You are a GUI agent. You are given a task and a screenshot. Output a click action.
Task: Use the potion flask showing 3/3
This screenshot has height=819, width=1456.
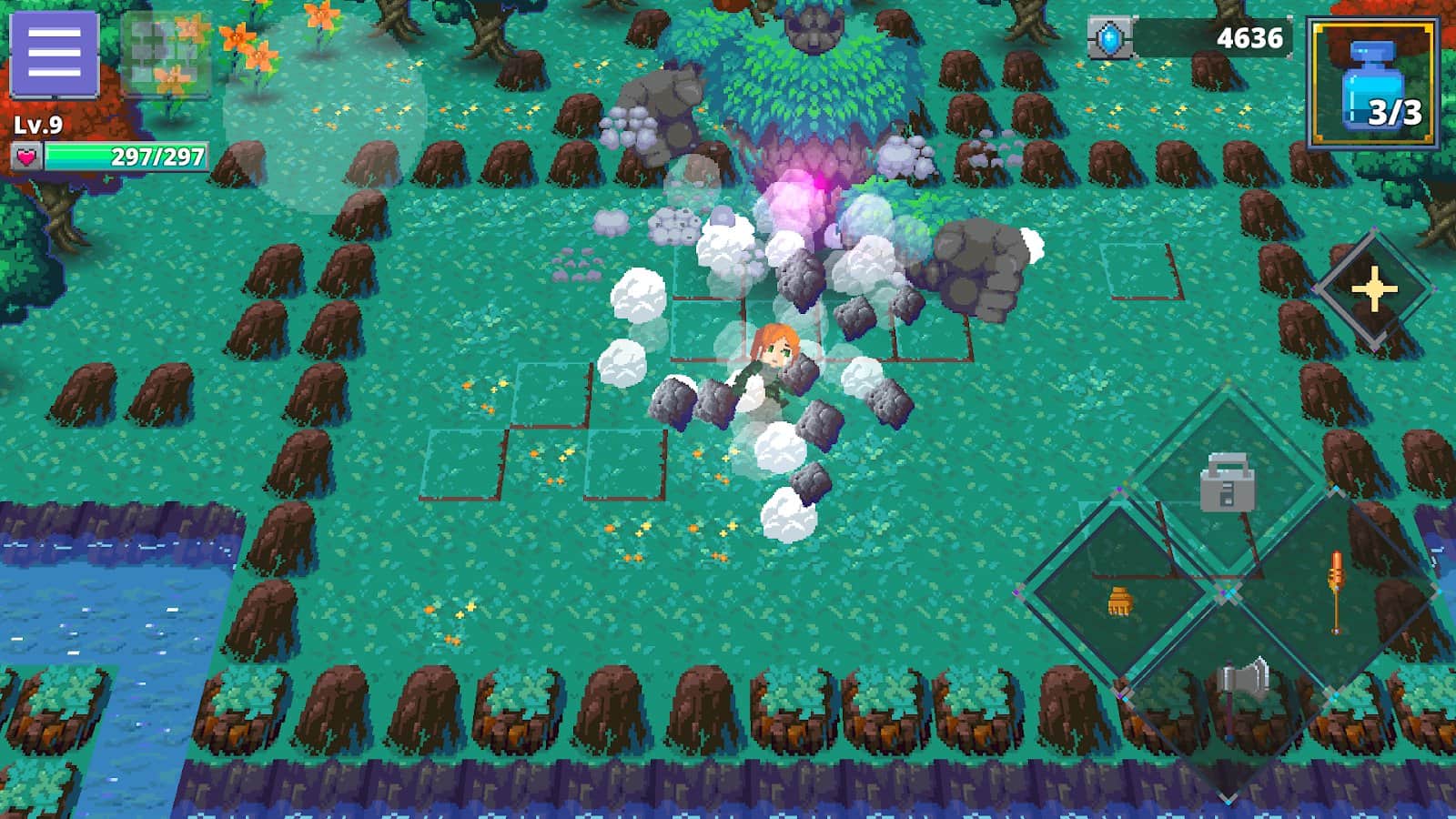point(1372,78)
